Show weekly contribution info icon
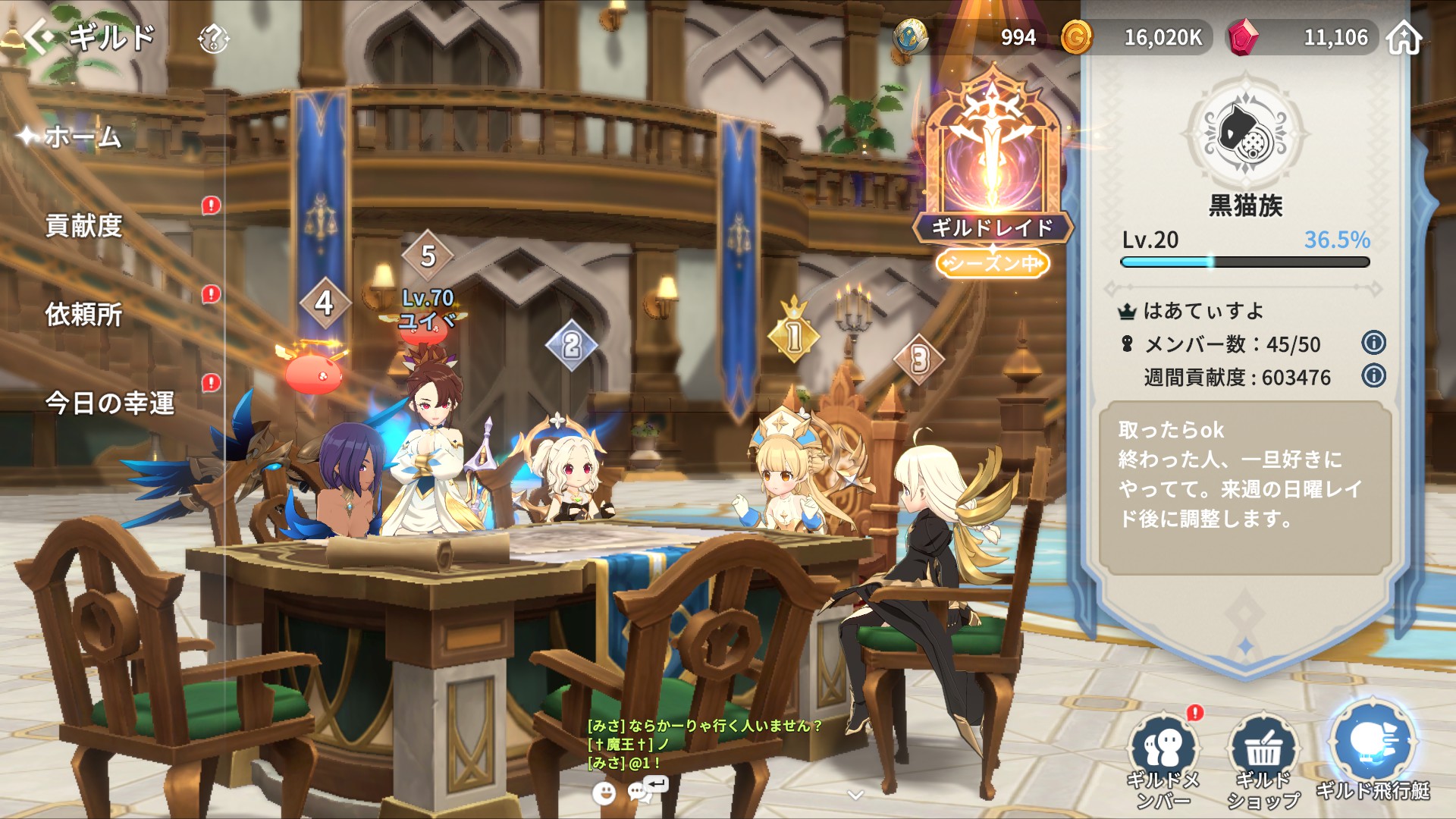Image resolution: width=1456 pixels, height=819 pixels. pyautogui.click(x=1373, y=376)
